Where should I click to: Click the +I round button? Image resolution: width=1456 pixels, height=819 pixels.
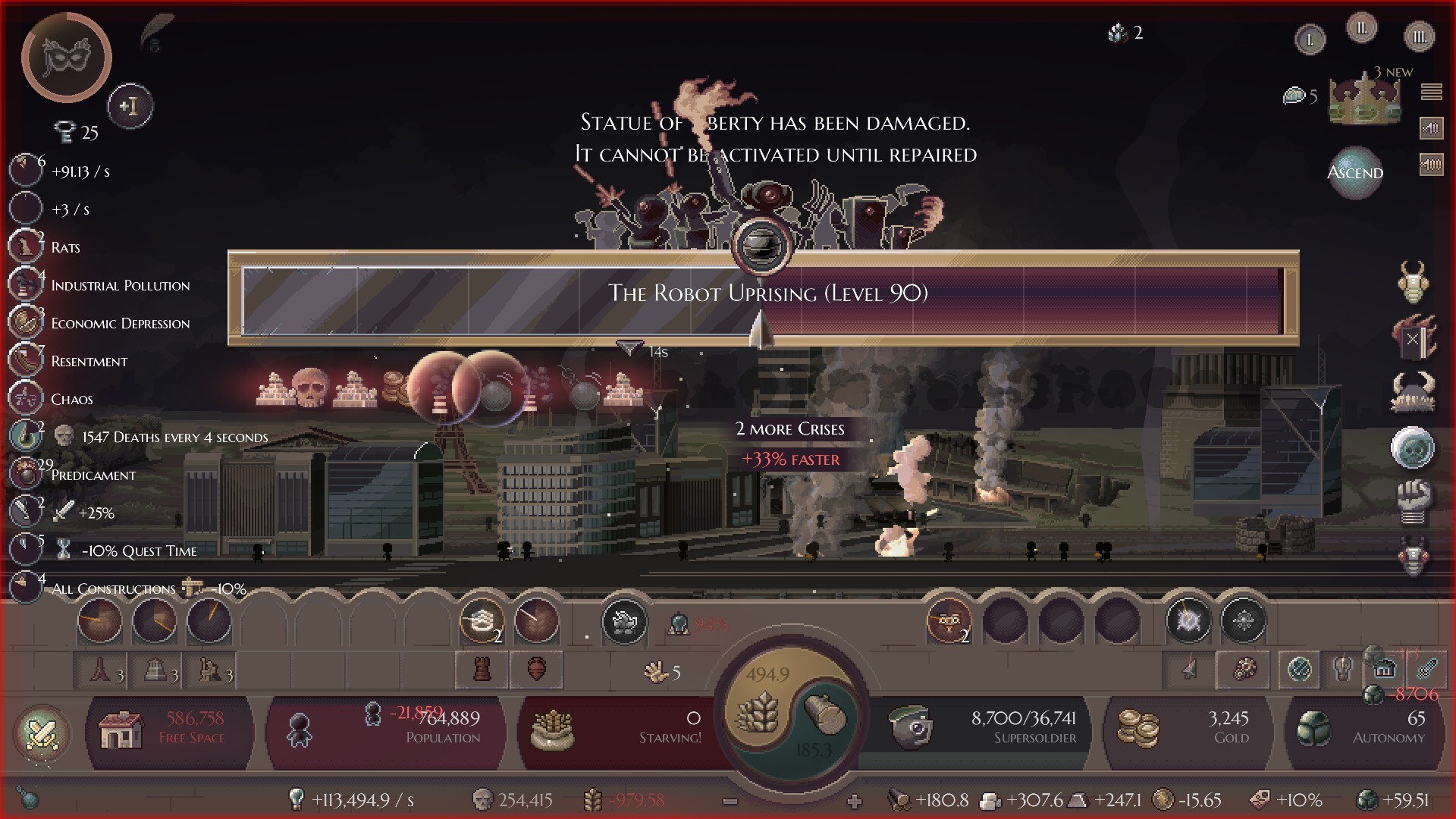tap(130, 106)
